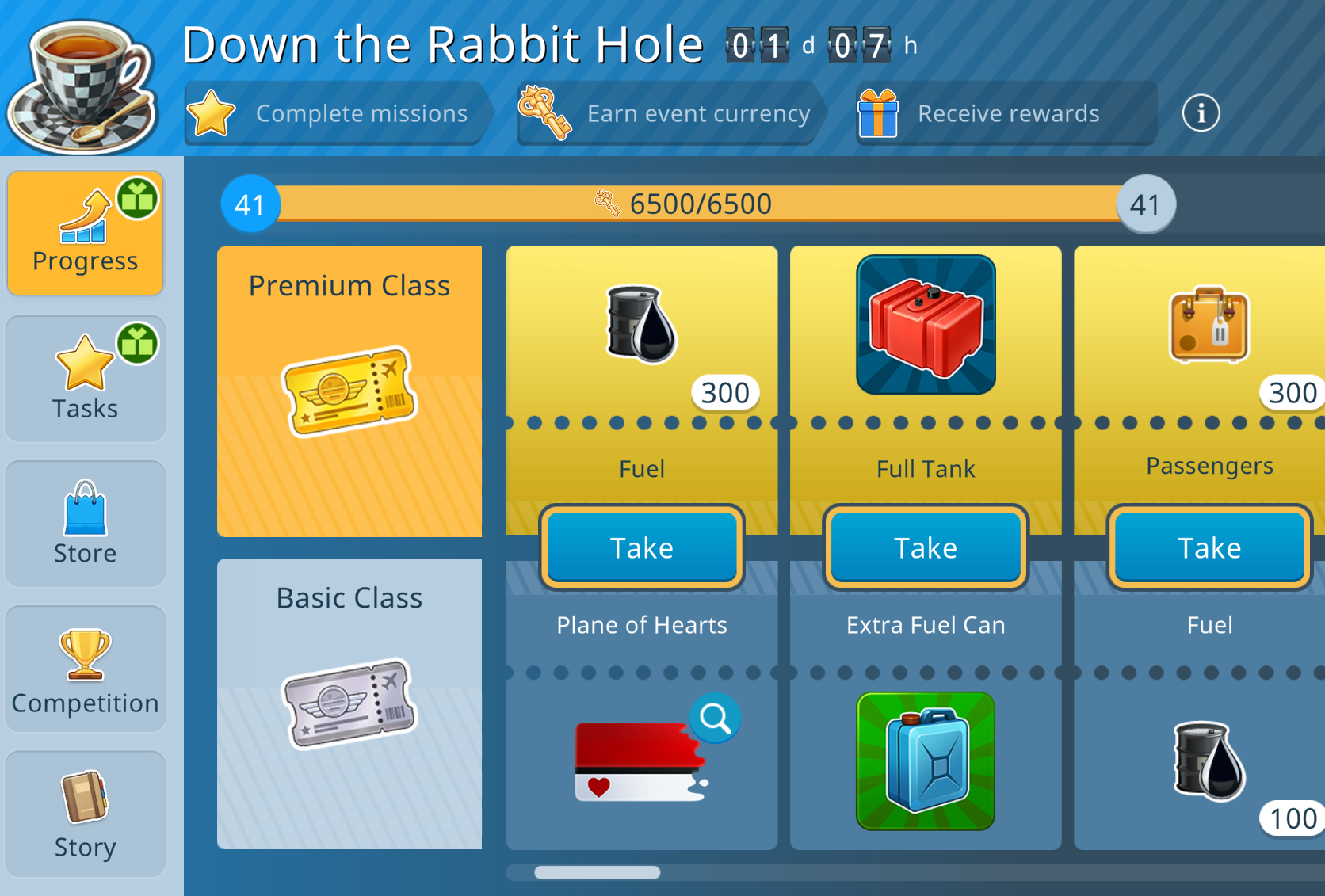This screenshot has height=896, width=1325.
Task: Open the event Store
Action: click(86, 524)
